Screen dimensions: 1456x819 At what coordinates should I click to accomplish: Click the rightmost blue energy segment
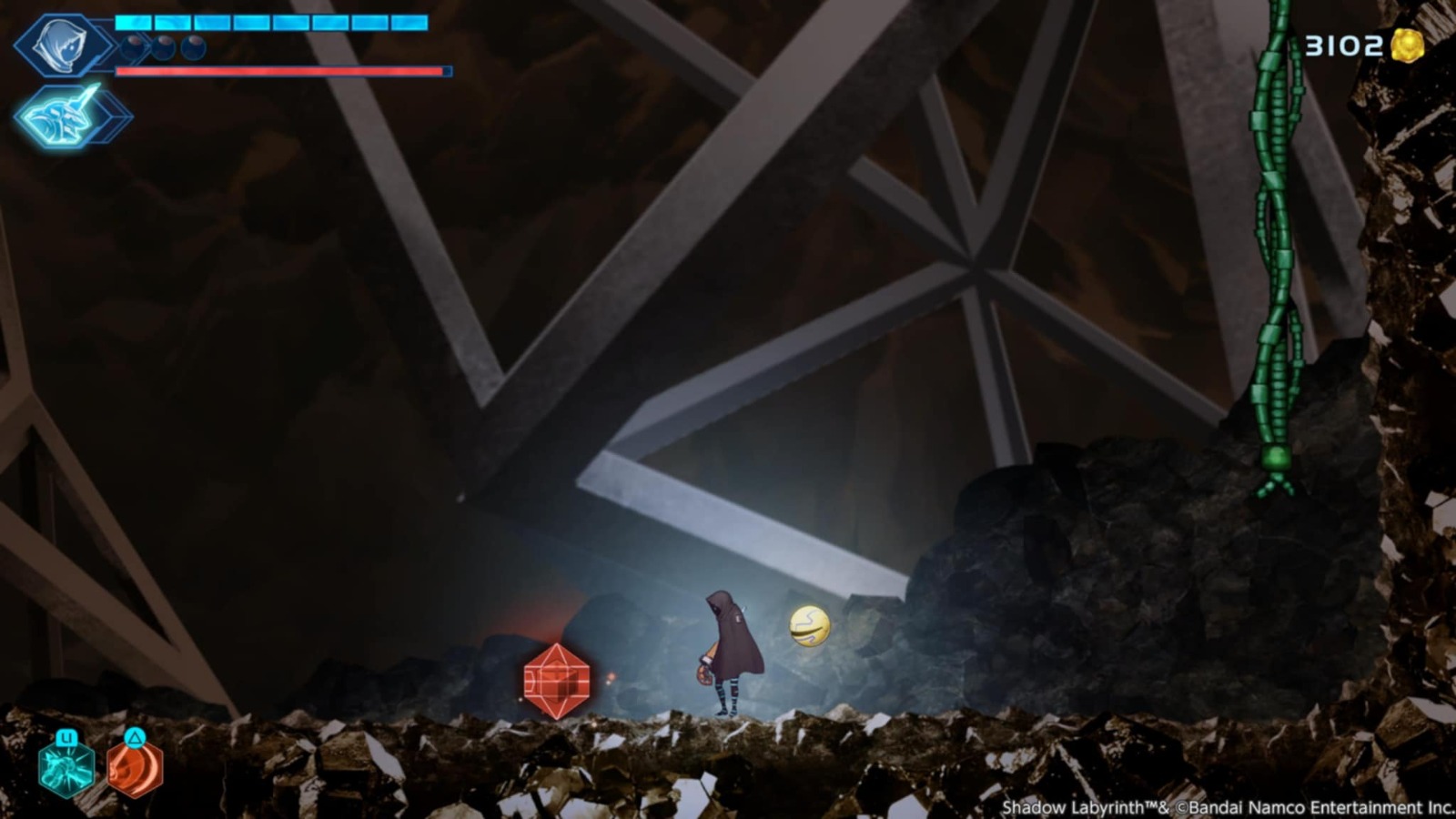[x=409, y=23]
